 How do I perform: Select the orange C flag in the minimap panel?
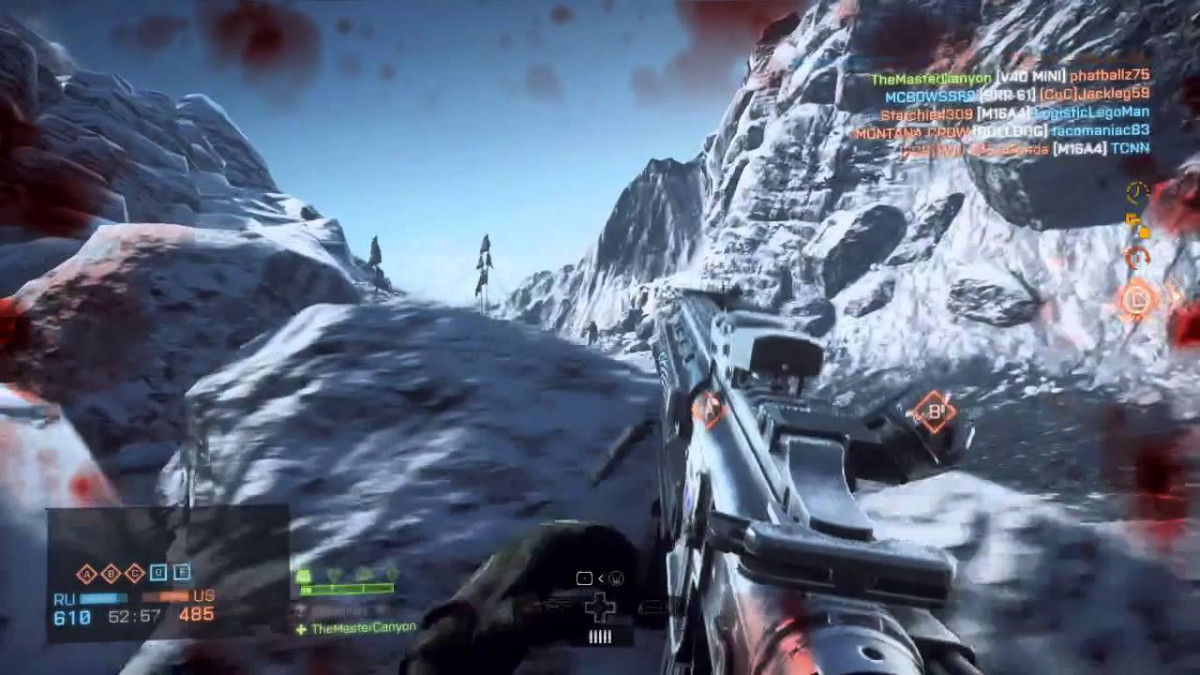pyautogui.click(x=132, y=573)
